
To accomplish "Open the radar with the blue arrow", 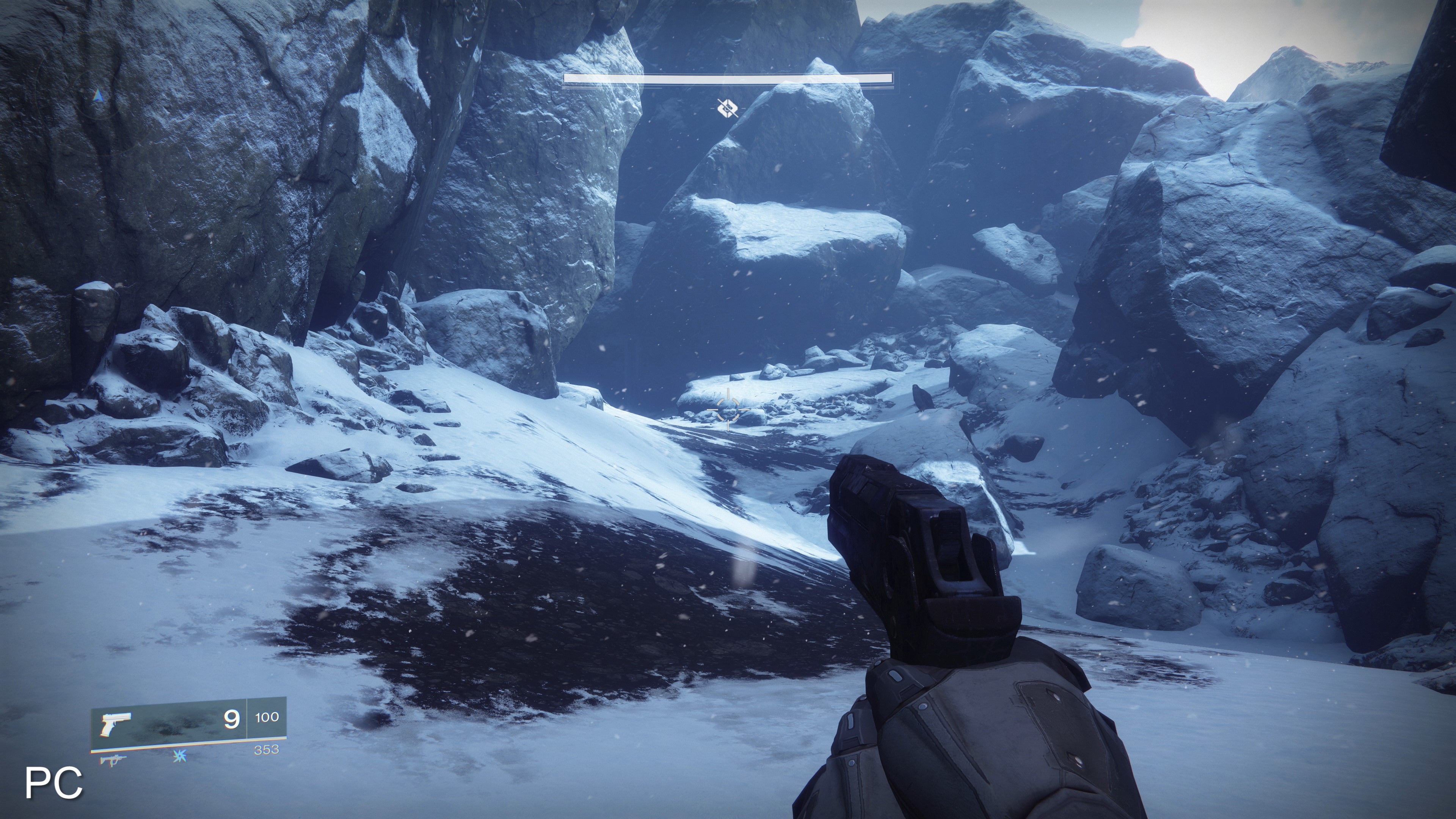I will pos(99,96).
